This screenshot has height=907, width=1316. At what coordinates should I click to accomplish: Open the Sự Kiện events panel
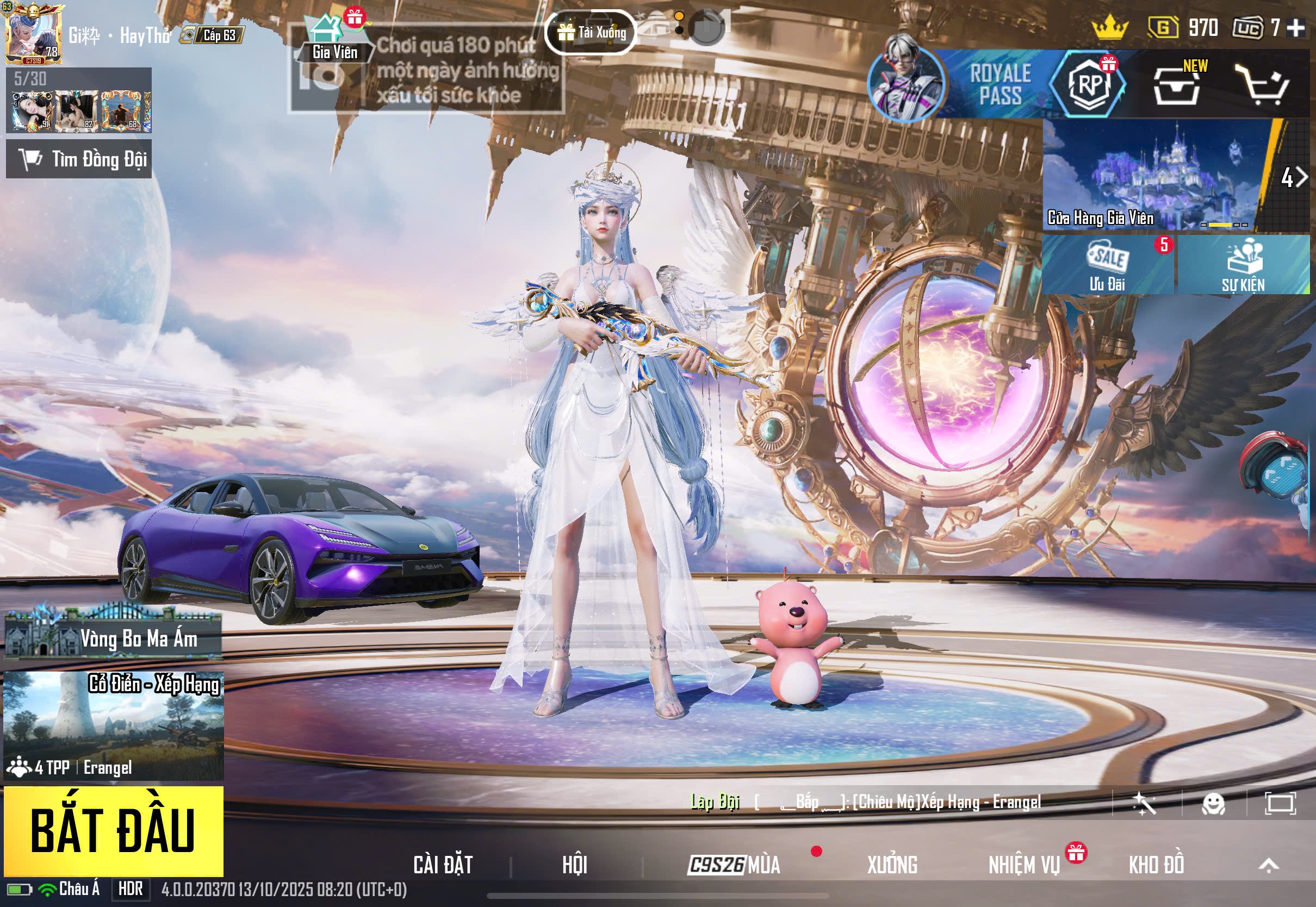1243,265
